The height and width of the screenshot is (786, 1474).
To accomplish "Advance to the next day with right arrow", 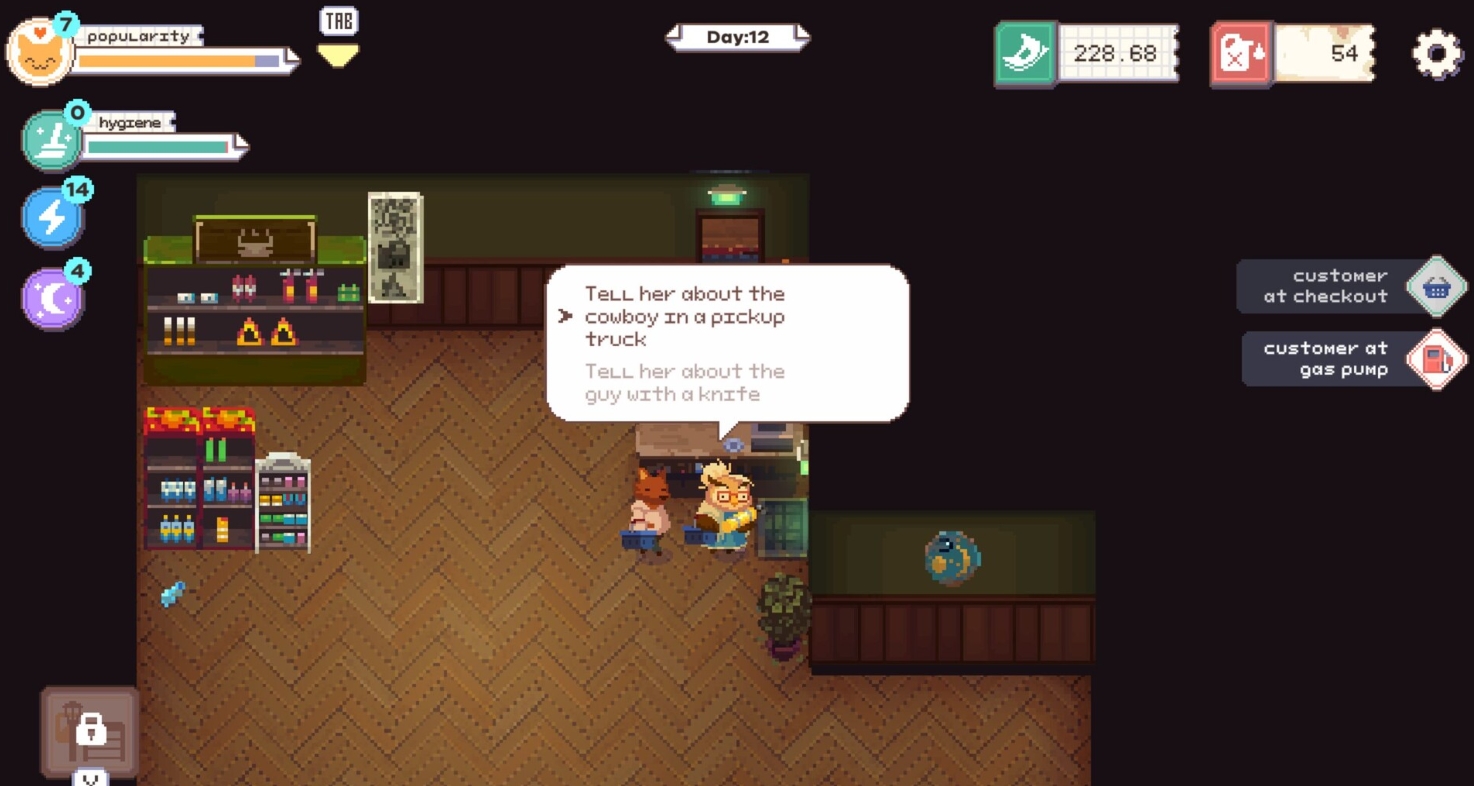I will point(799,38).
